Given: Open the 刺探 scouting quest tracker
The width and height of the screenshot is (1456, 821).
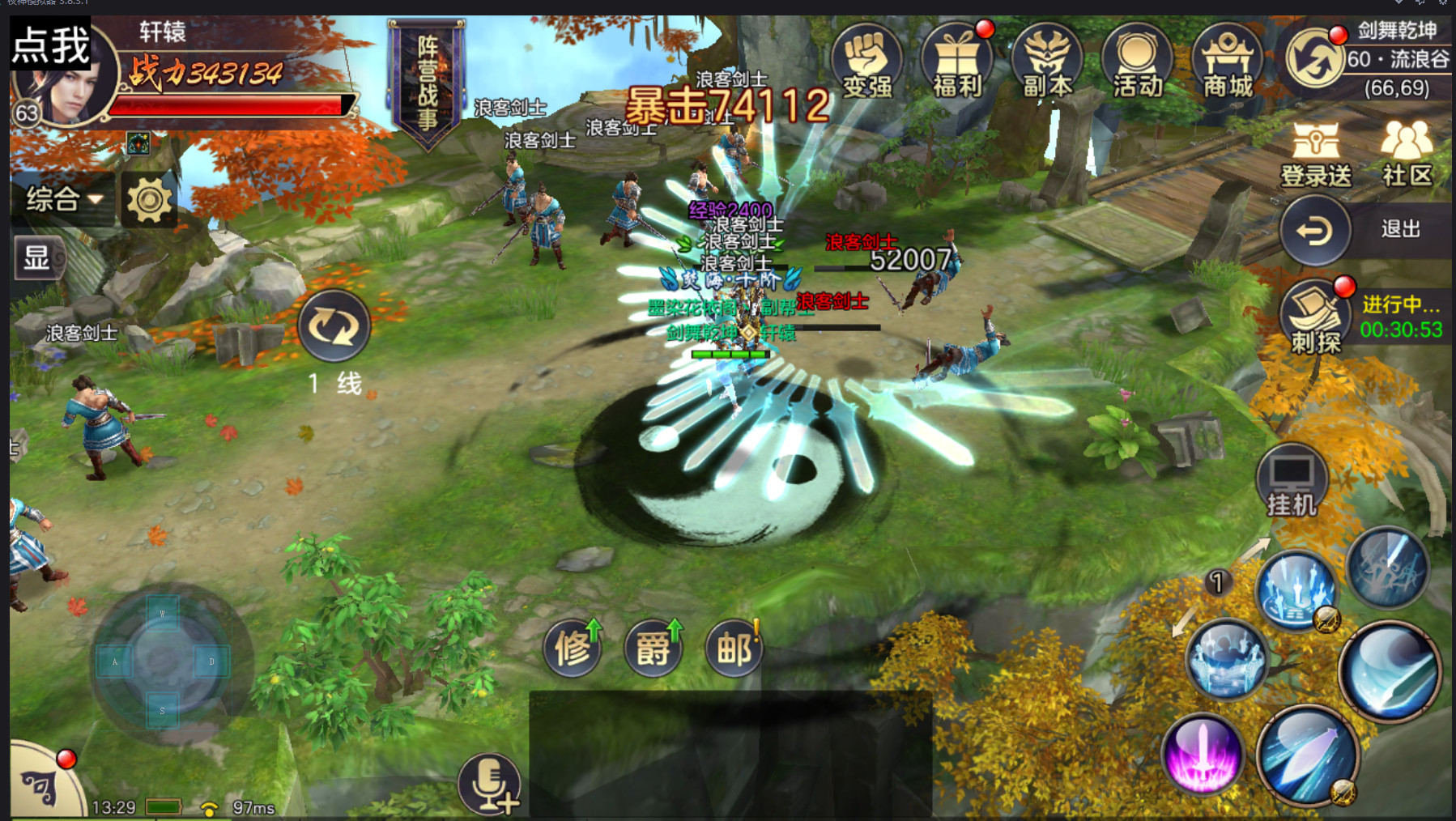Looking at the screenshot, I should point(1316,317).
